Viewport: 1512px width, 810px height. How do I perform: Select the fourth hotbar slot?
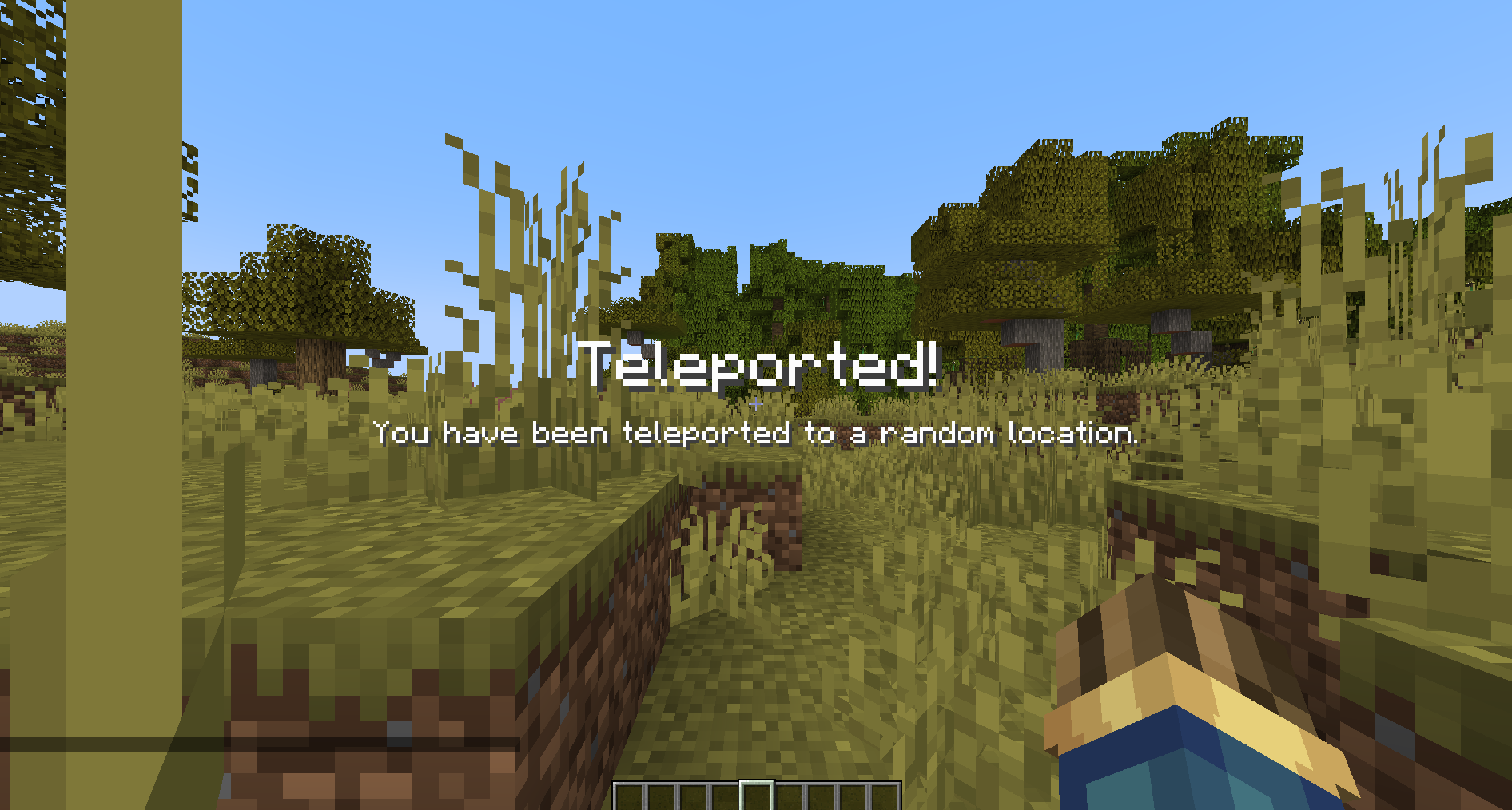(725, 795)
